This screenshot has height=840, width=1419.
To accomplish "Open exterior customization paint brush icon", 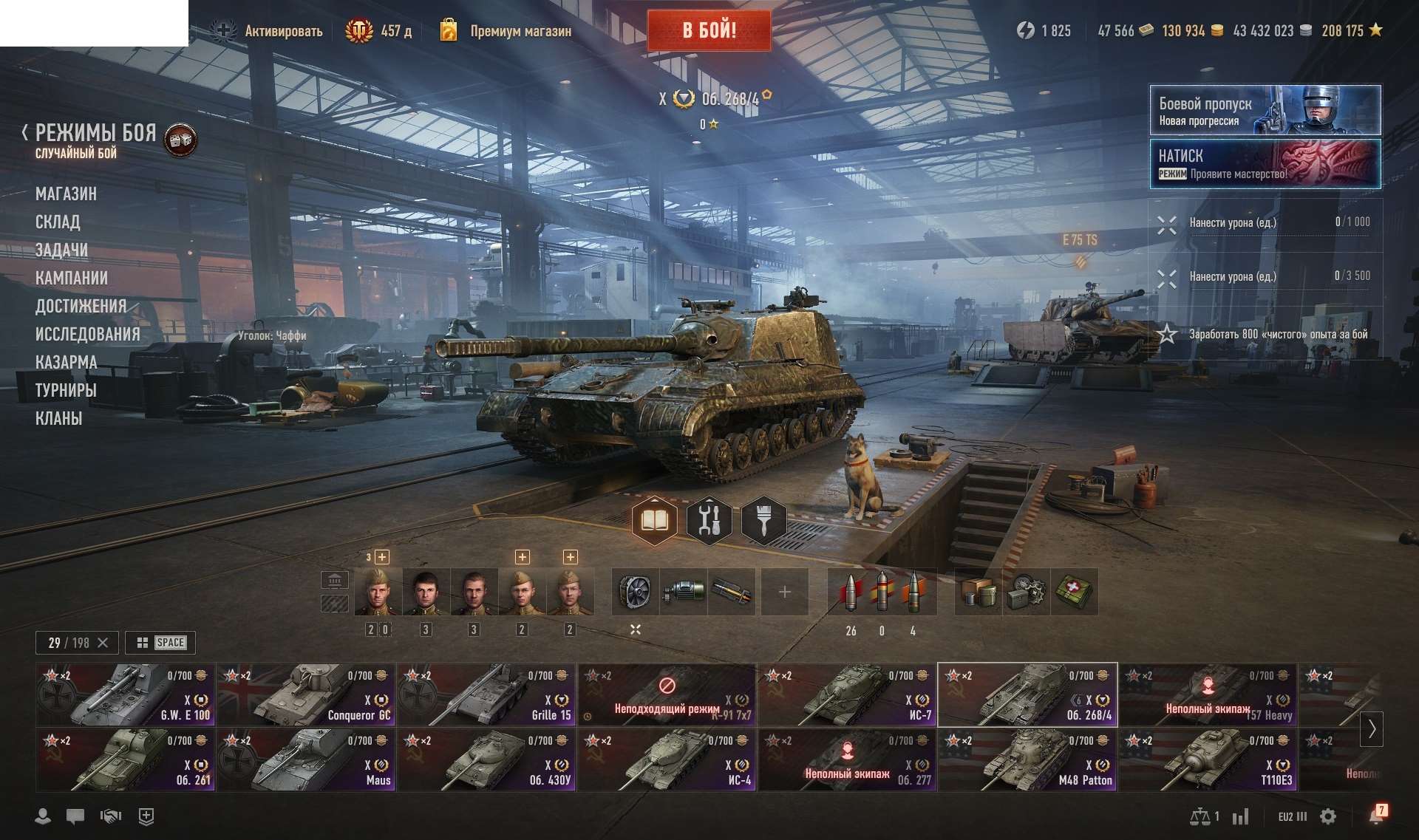I will [x=764, y=521].
